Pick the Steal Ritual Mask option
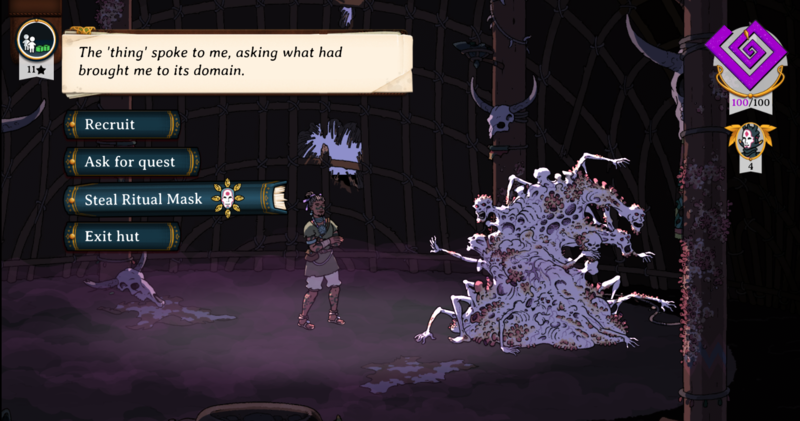The image size is (800, 421). pos(143,199)
